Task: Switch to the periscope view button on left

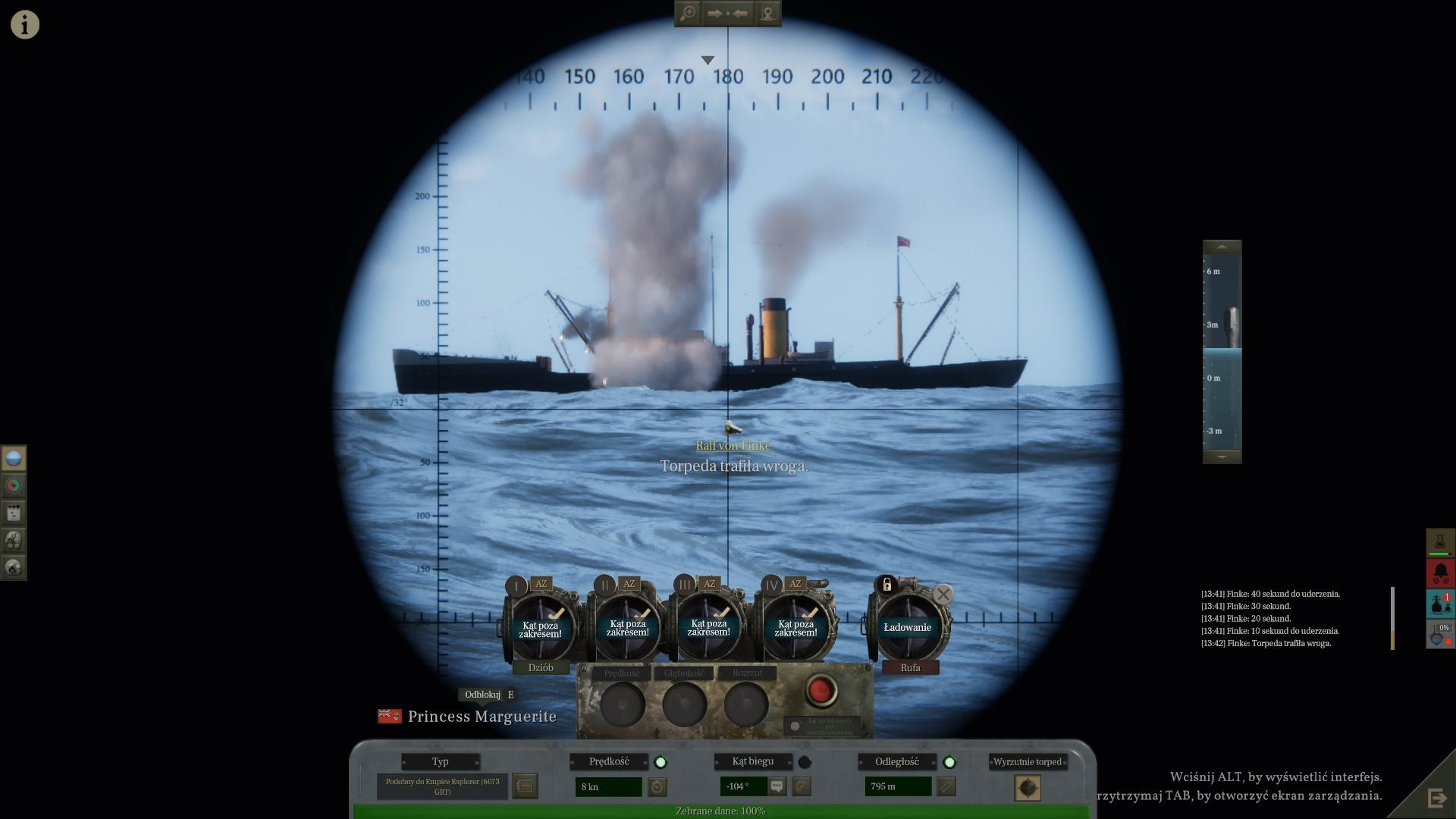Action: click(14, 458)
